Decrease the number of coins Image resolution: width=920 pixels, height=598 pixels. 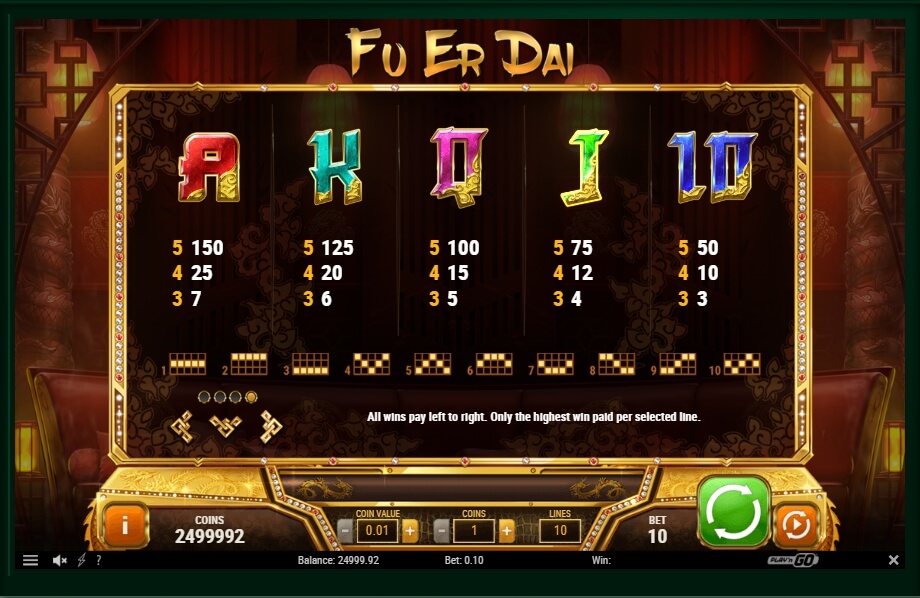click(442, 531)
